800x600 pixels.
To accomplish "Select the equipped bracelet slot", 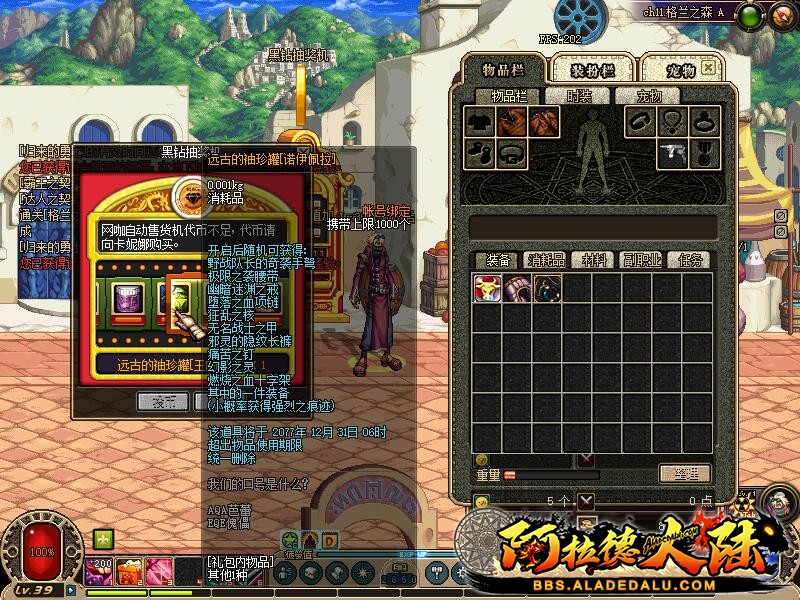I will [x=640, y=122].
